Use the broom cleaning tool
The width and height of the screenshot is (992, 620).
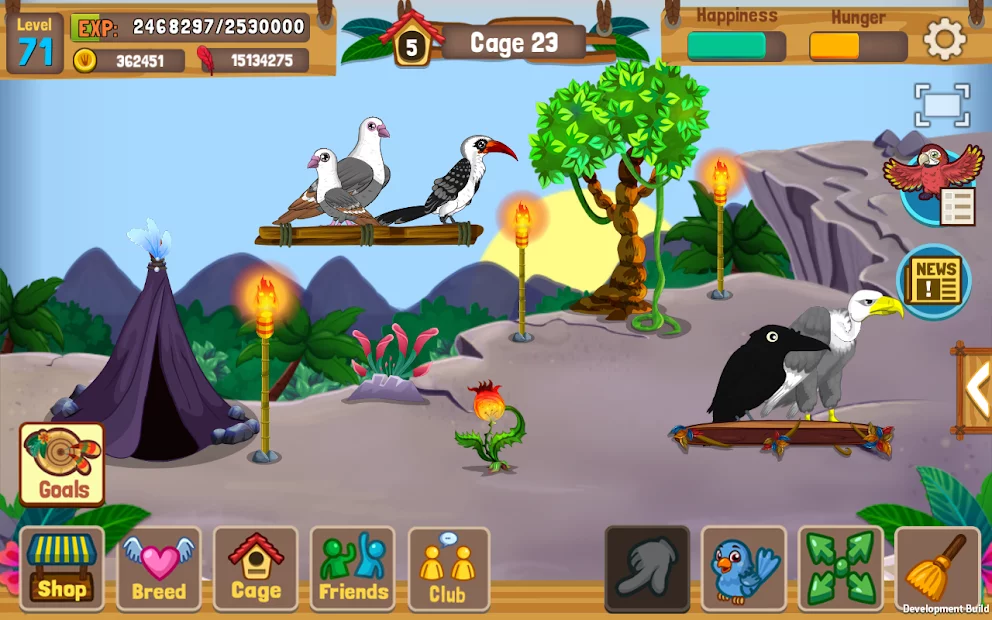[x=937, y=568]
